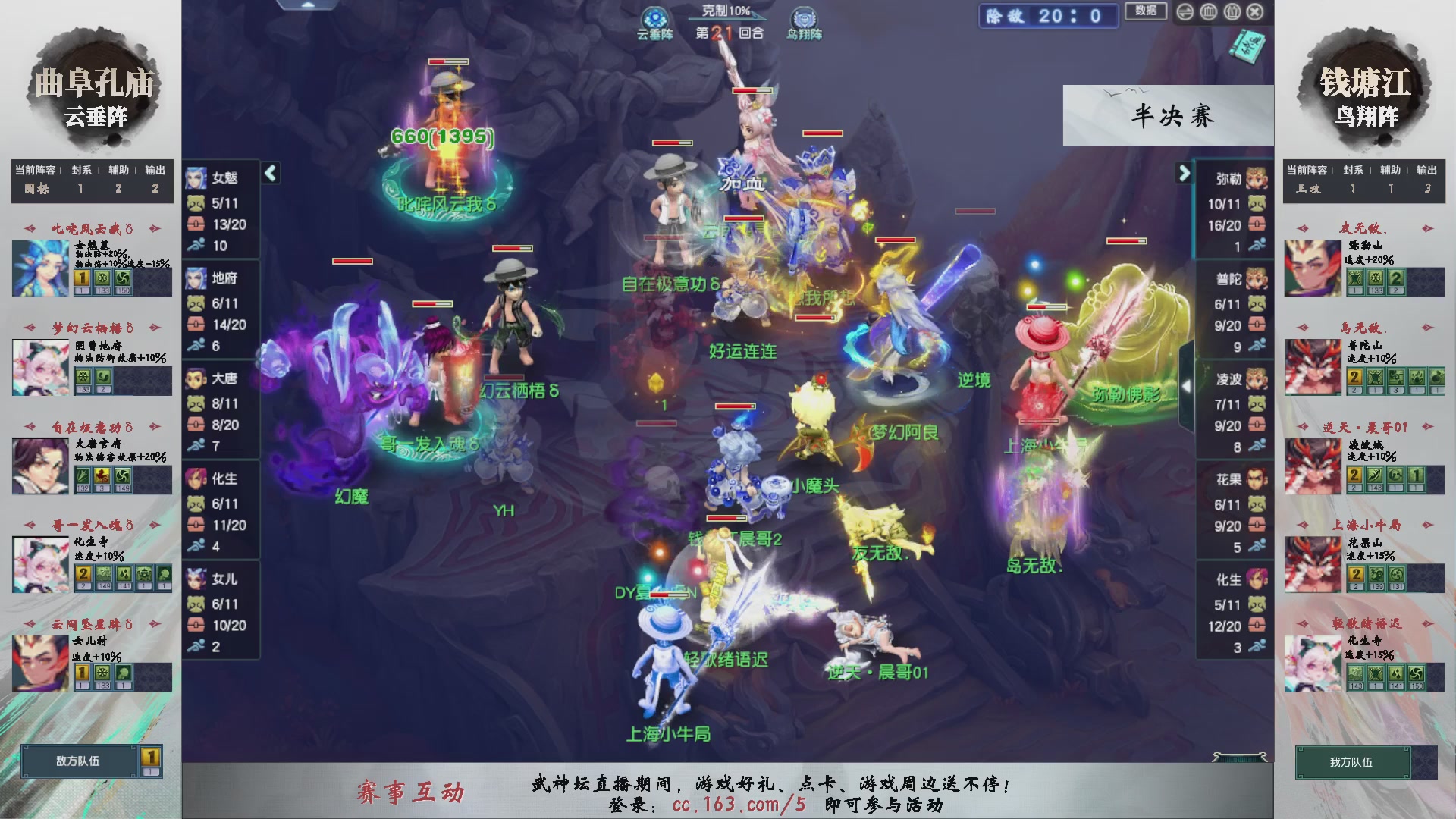The height and width of the screenshot is (819, 1456).
Task: Collapse the left team panel with arrow
Action: [x=271, y=173]
